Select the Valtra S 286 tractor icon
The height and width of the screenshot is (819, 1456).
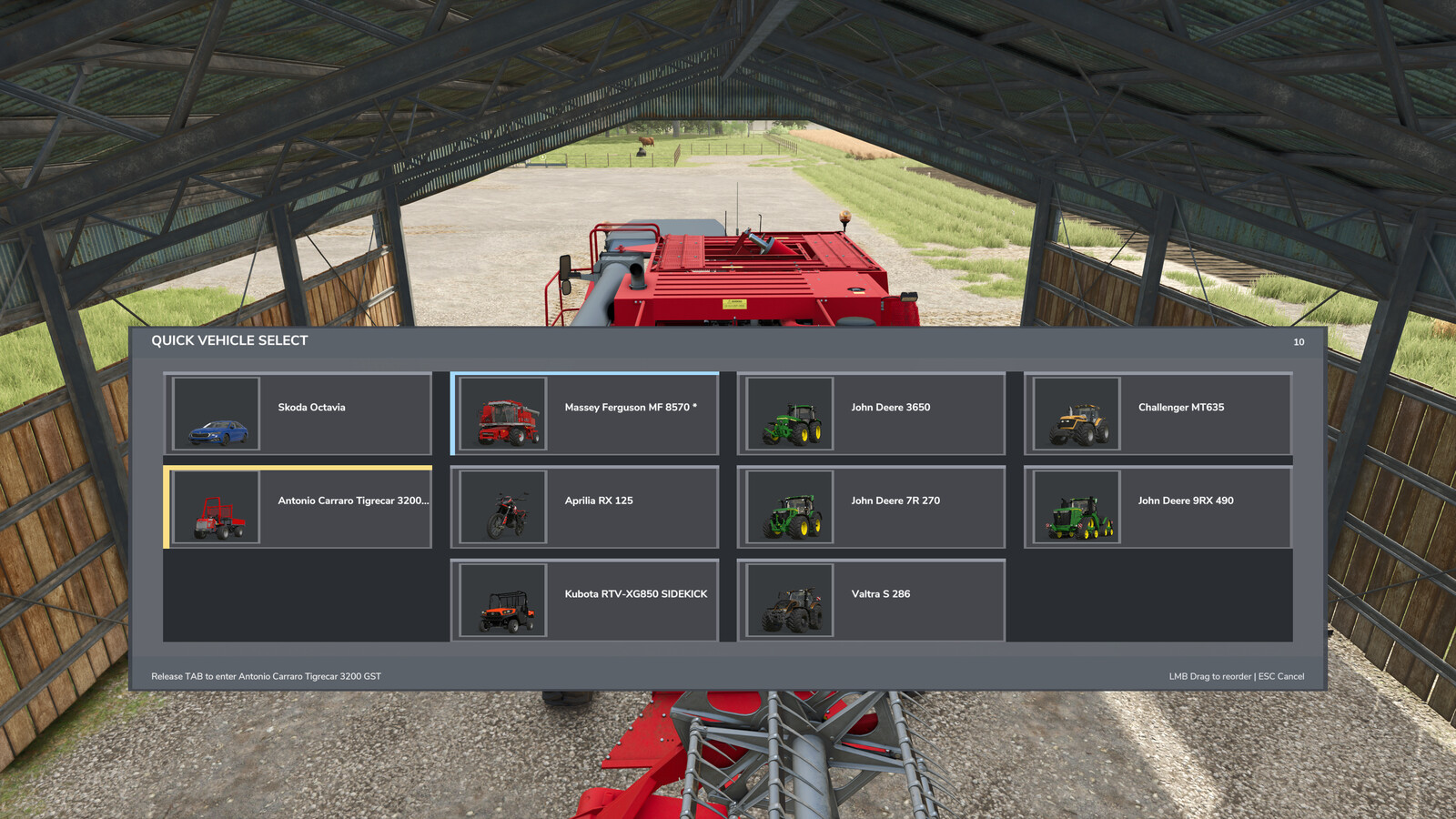point(792,600)
